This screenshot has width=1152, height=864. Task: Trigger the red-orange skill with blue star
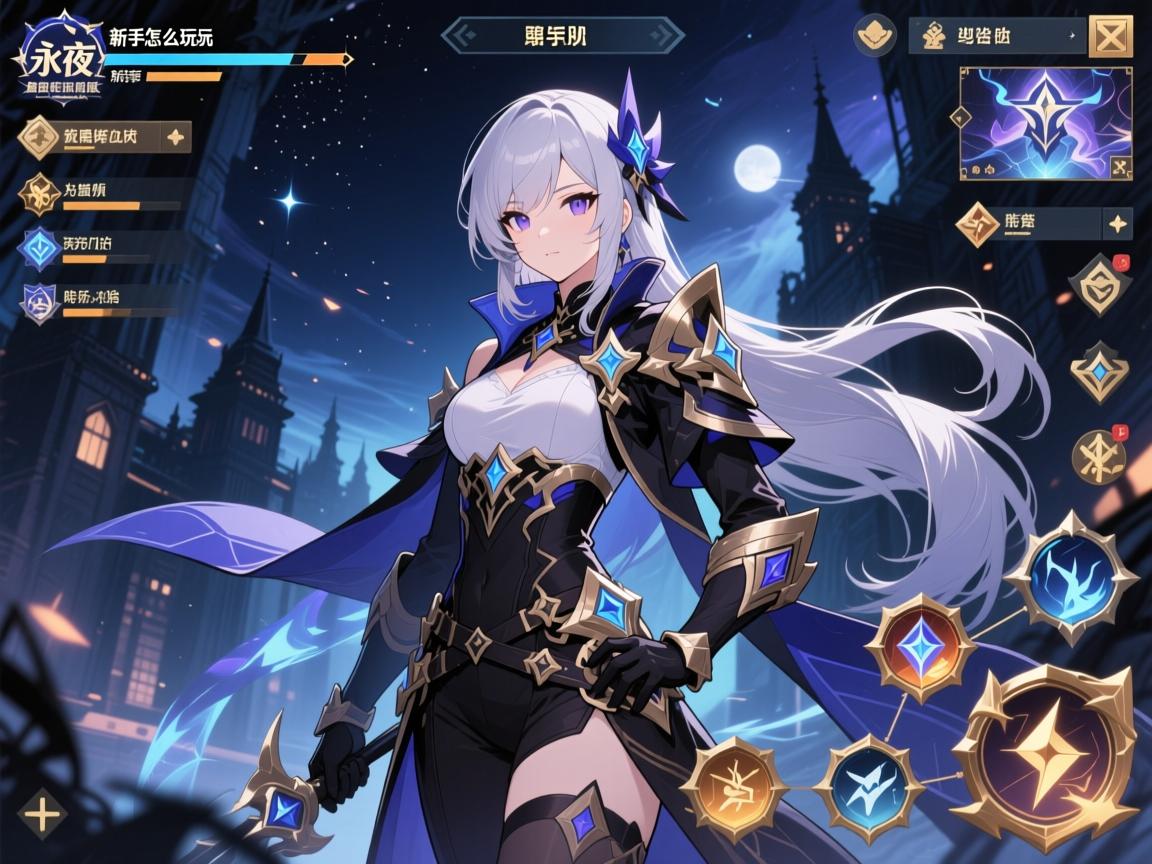[x=920, y=647]
